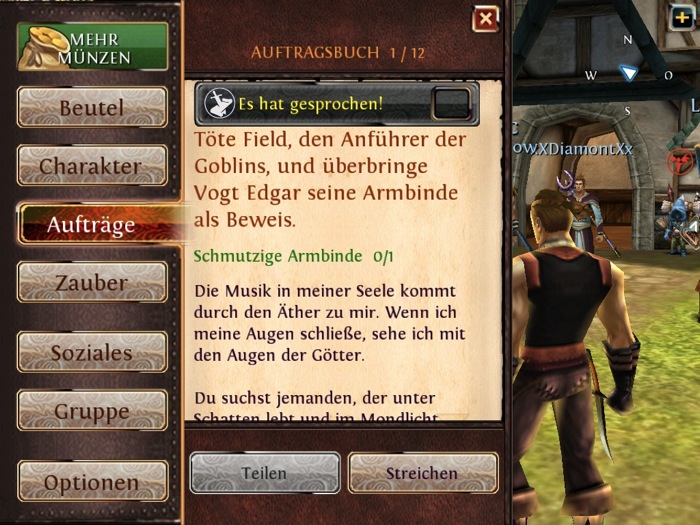Image resolution: width=700 pixels, height=525 pixels.
Task: Go to the Soziales menu
Action: click(92, 352)
